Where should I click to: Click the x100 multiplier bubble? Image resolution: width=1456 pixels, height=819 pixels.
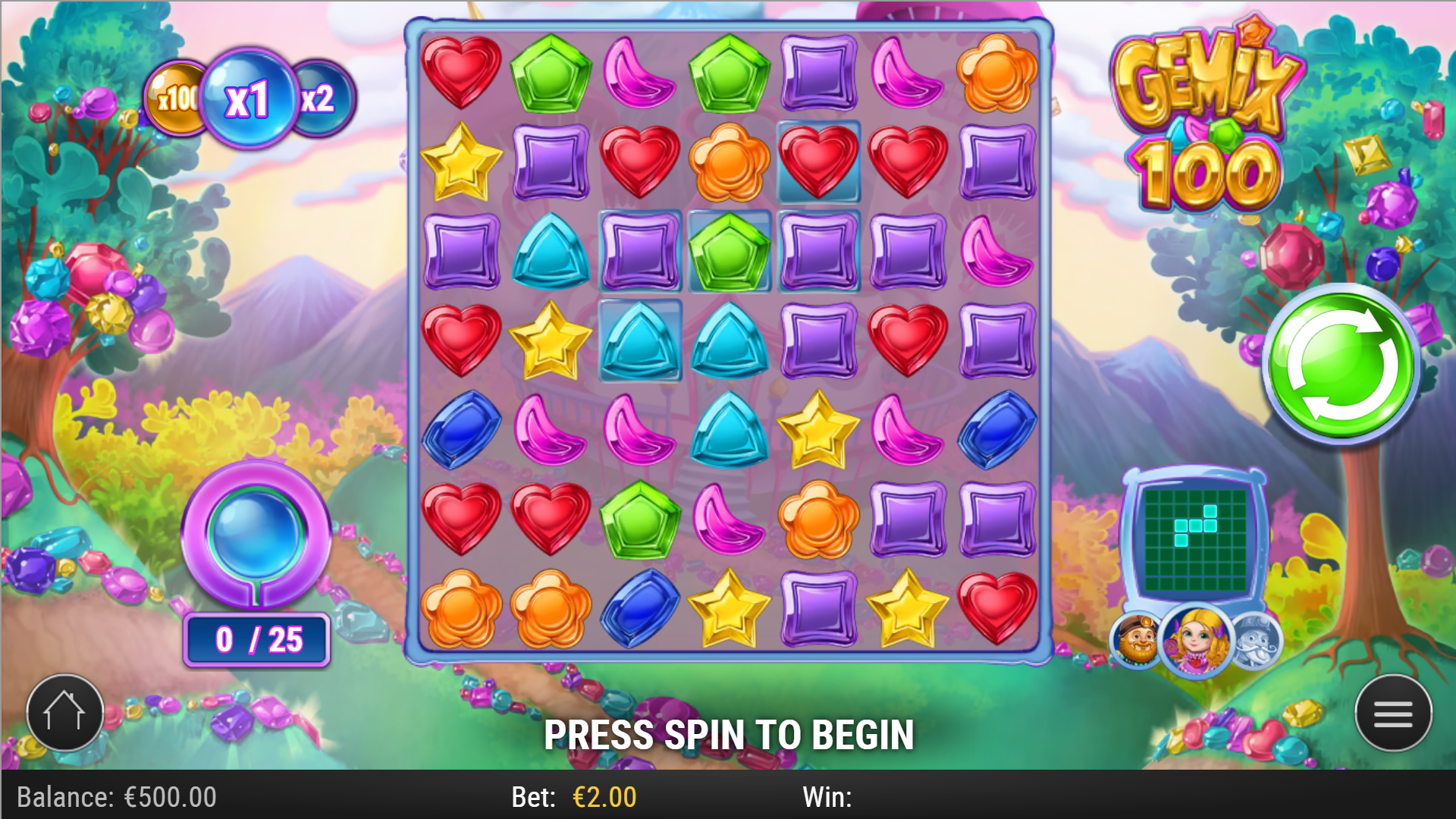pos(176,96)
